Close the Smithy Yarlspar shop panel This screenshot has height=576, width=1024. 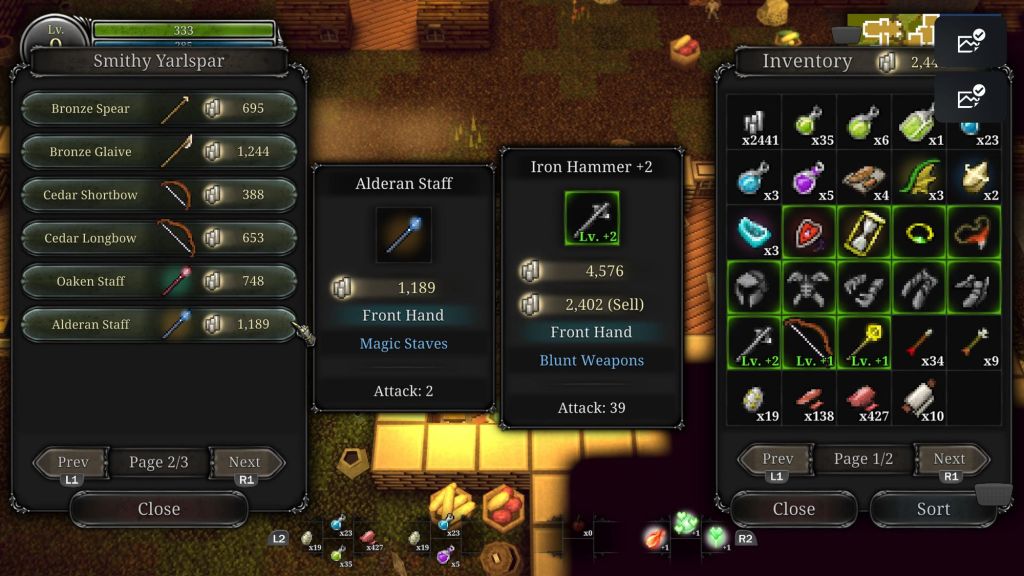click(x=159, y=509)
